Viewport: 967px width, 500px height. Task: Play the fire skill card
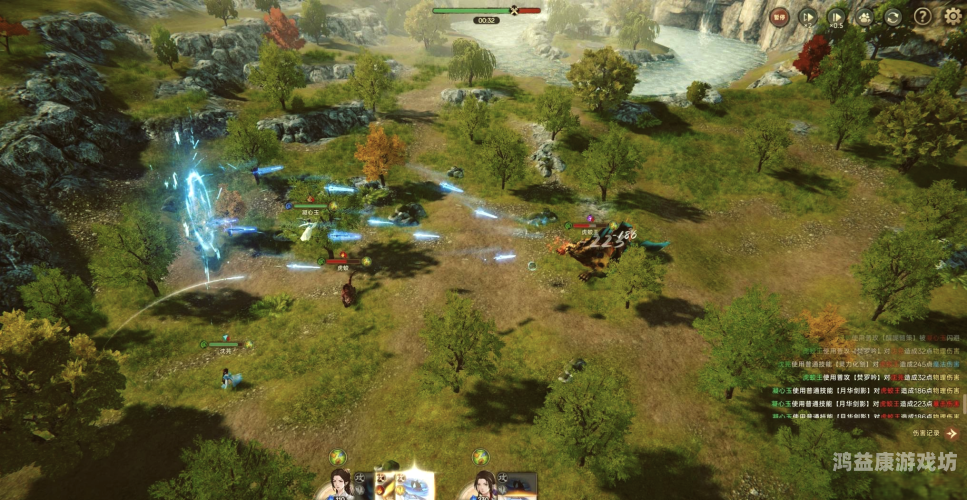[x=386, y=487]
